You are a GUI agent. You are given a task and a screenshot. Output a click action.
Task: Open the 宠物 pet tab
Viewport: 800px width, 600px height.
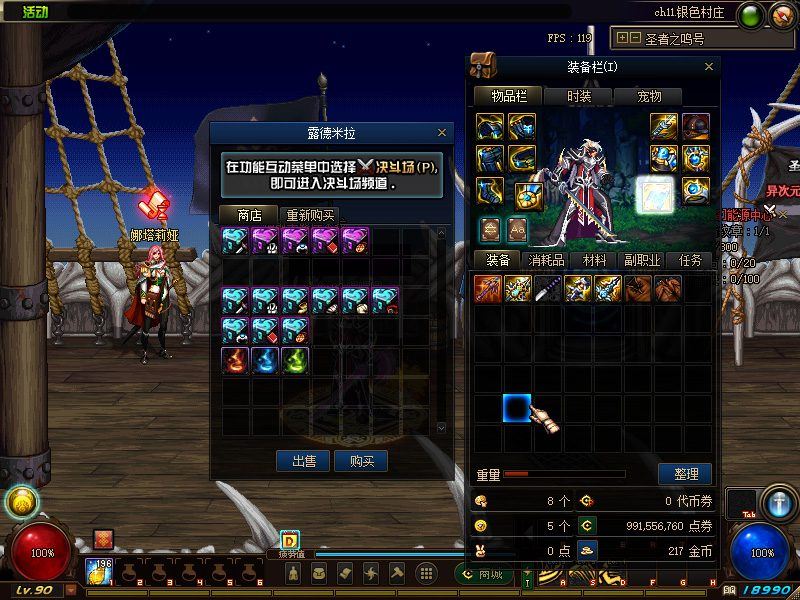tap(649, 96)
